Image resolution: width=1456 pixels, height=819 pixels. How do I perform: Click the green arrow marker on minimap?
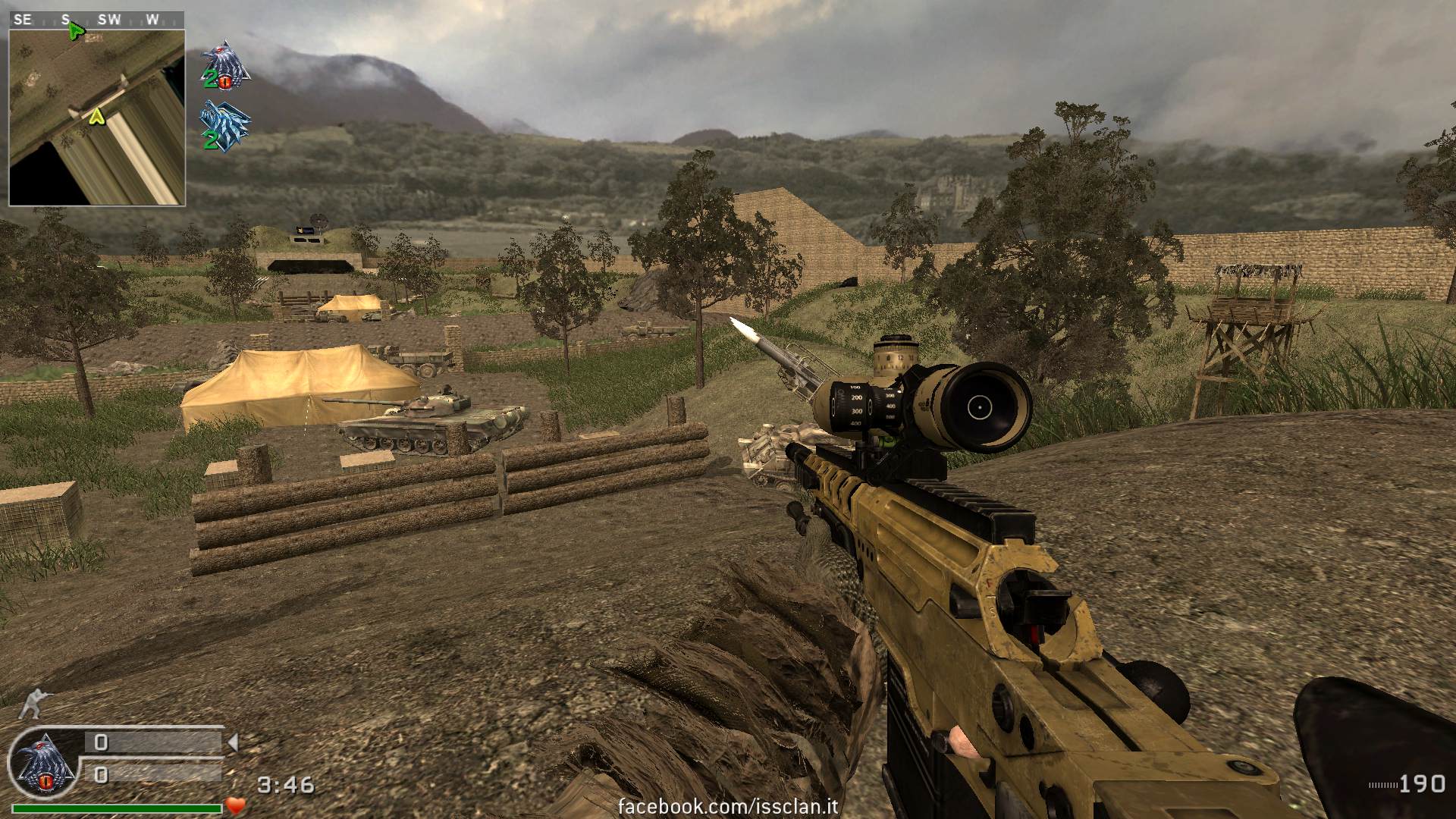pyautogui.click(x=75, y=32)
